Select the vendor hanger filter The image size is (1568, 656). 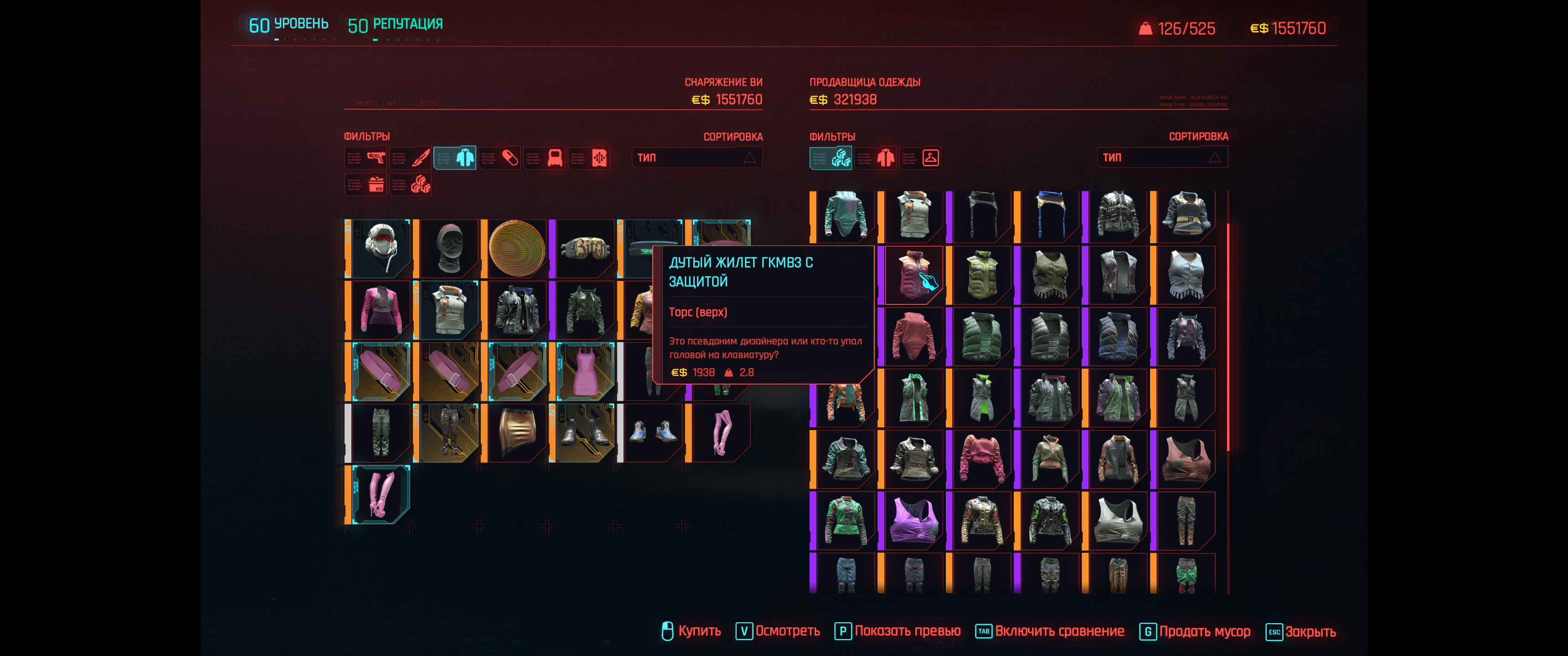(x=920, y=158)
